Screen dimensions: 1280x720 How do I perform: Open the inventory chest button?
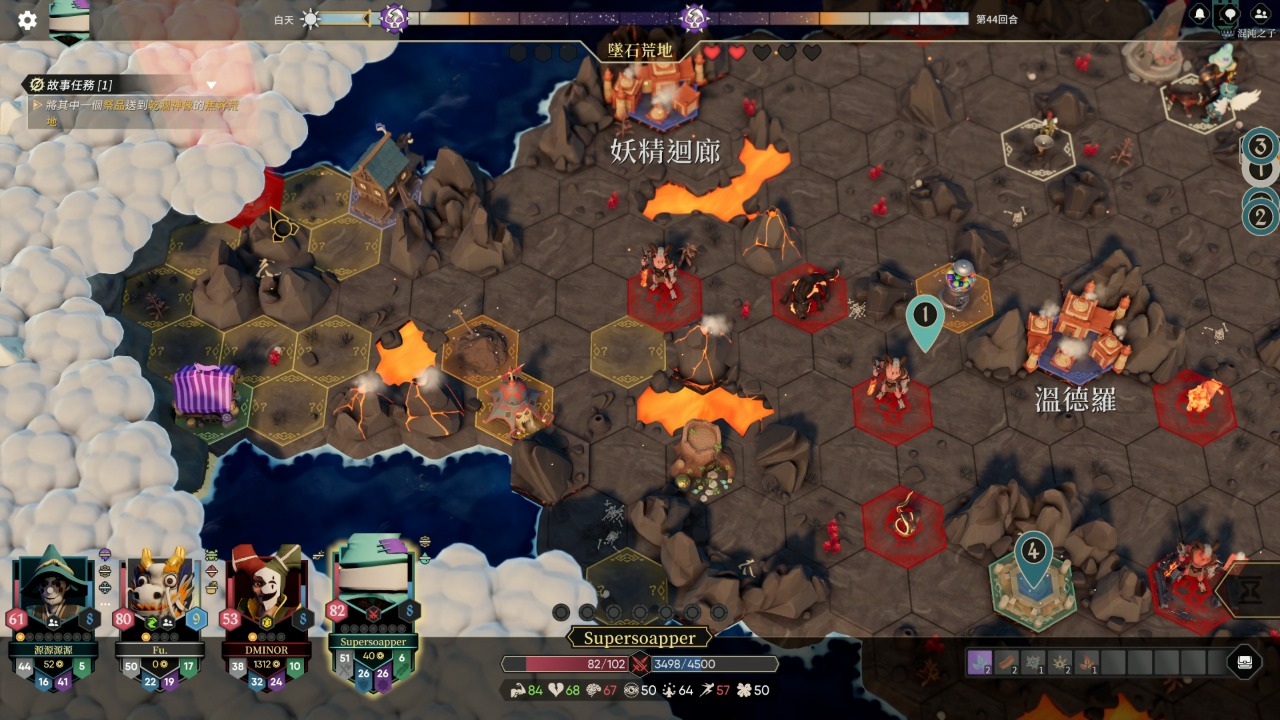point(1244,662)
